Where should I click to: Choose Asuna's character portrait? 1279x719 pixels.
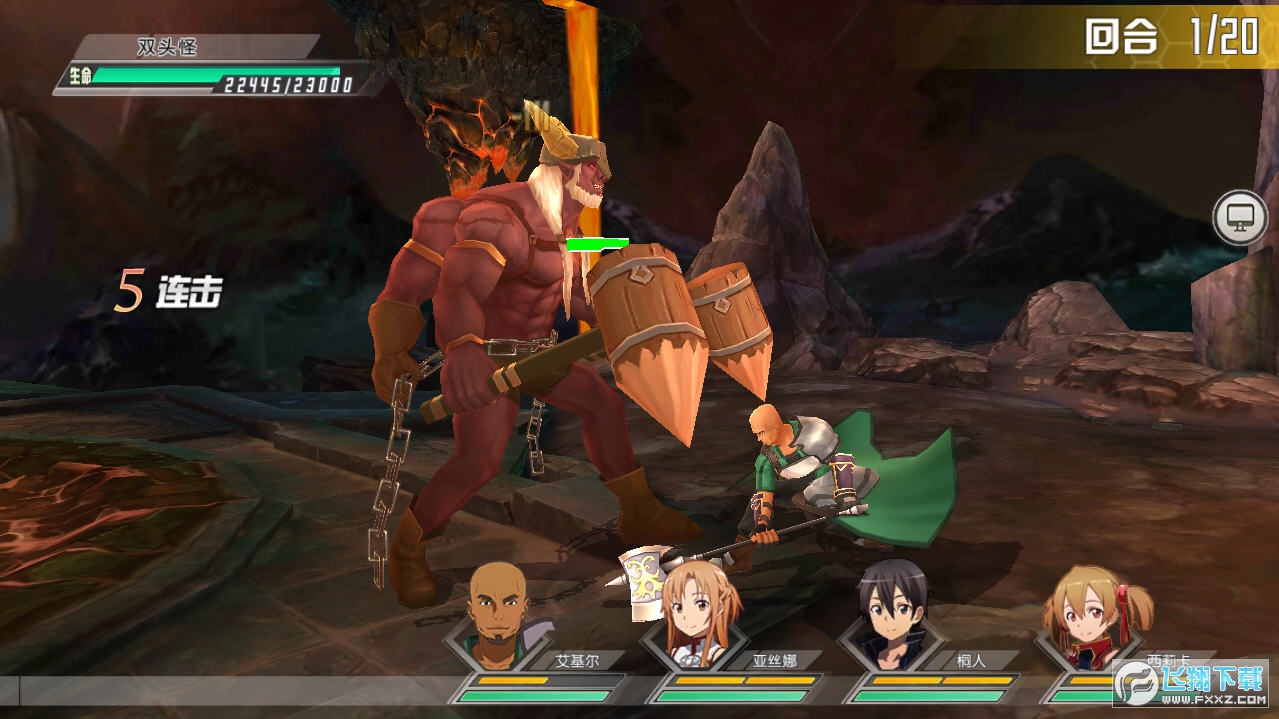point(697,617)
